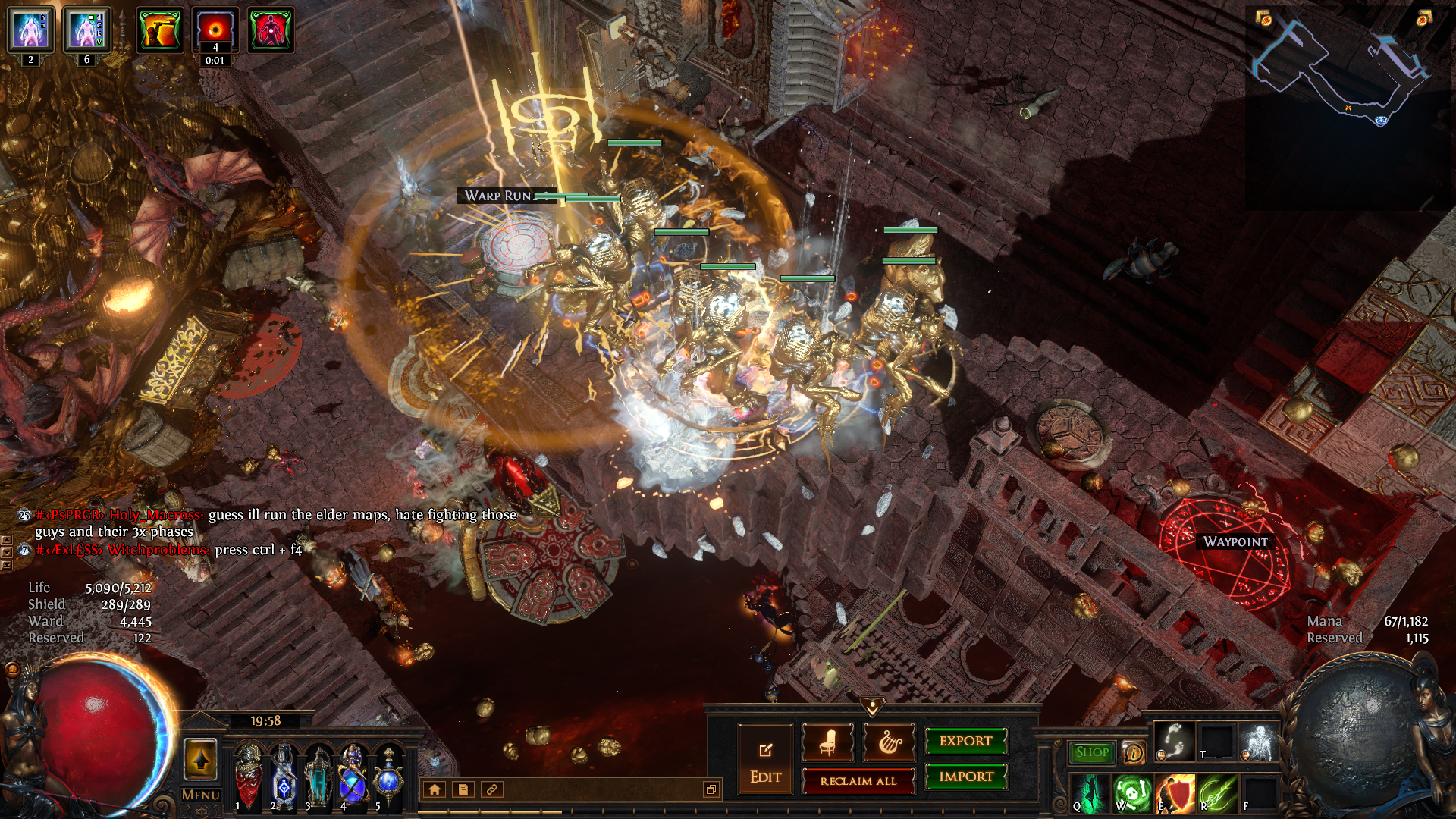1456x819 pixels.
Task: Activate the green dash skill on Q
Action: (1090, 792)
